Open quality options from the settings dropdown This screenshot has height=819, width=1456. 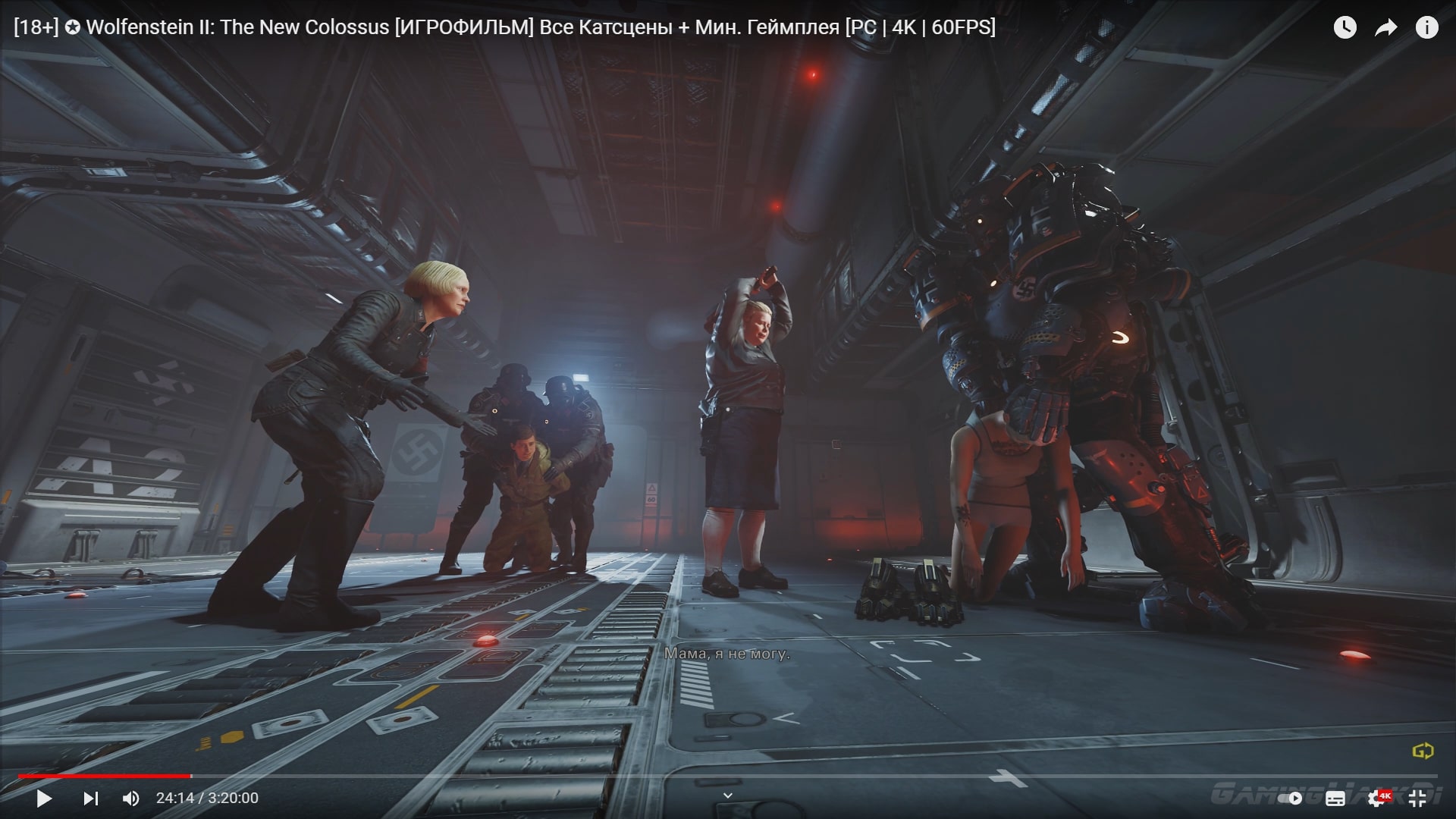click(1381, 798)
